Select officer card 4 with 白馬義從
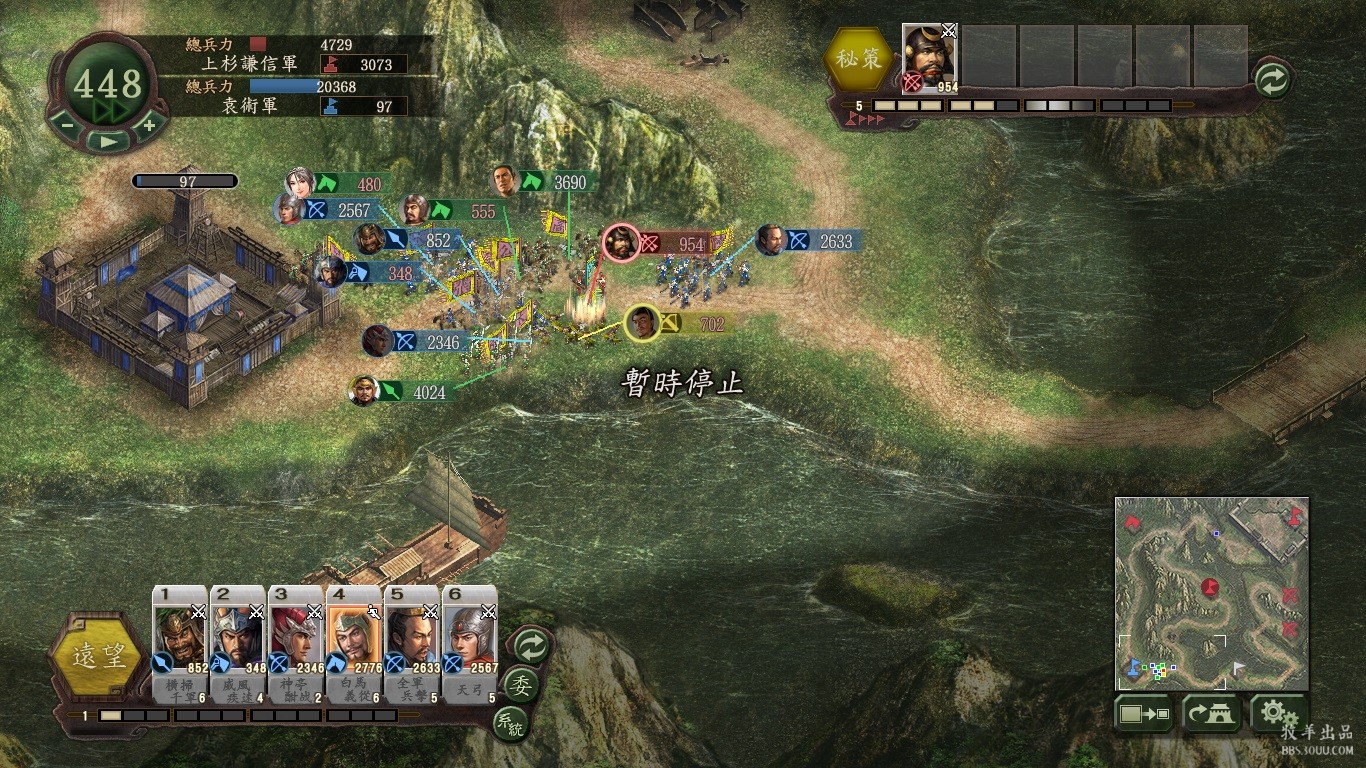 (354, 644)
